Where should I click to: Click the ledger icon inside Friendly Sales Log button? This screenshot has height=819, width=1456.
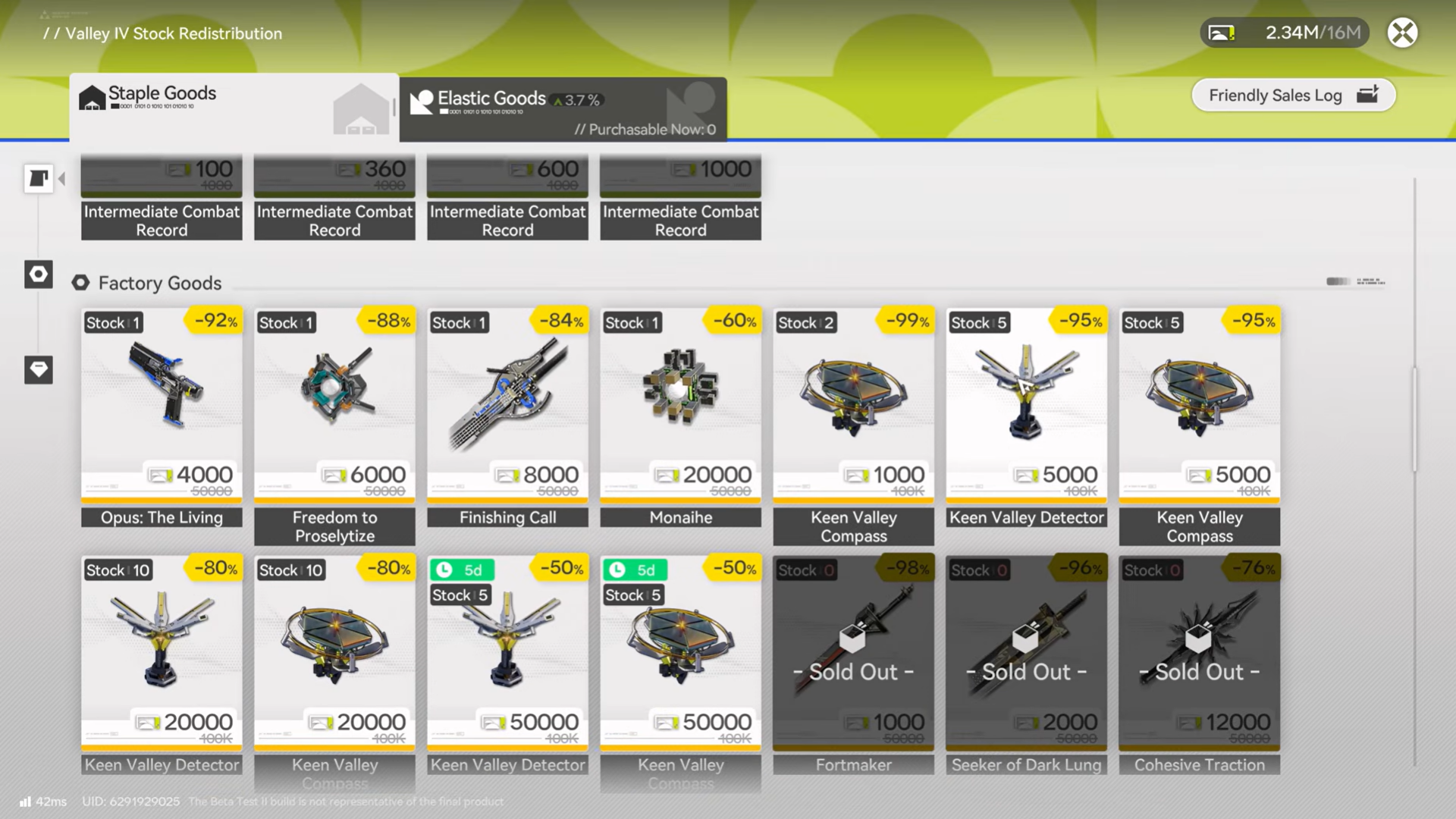coord(1369,95)
